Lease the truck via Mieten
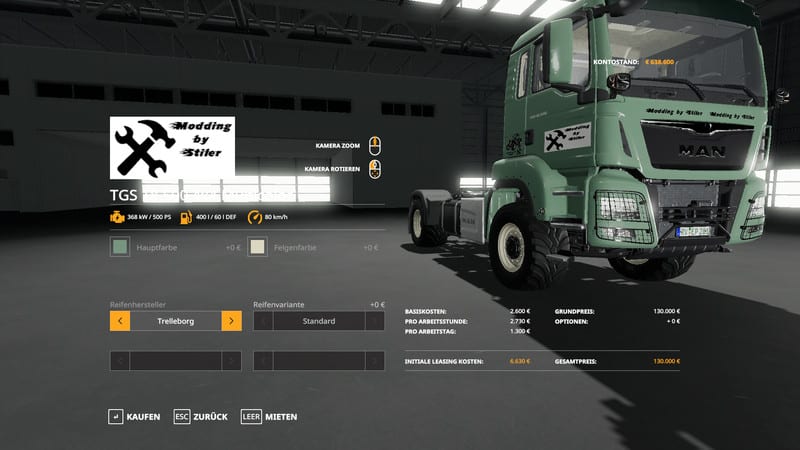Viewport: 800px width, 450px height. (x=269, y=416)
